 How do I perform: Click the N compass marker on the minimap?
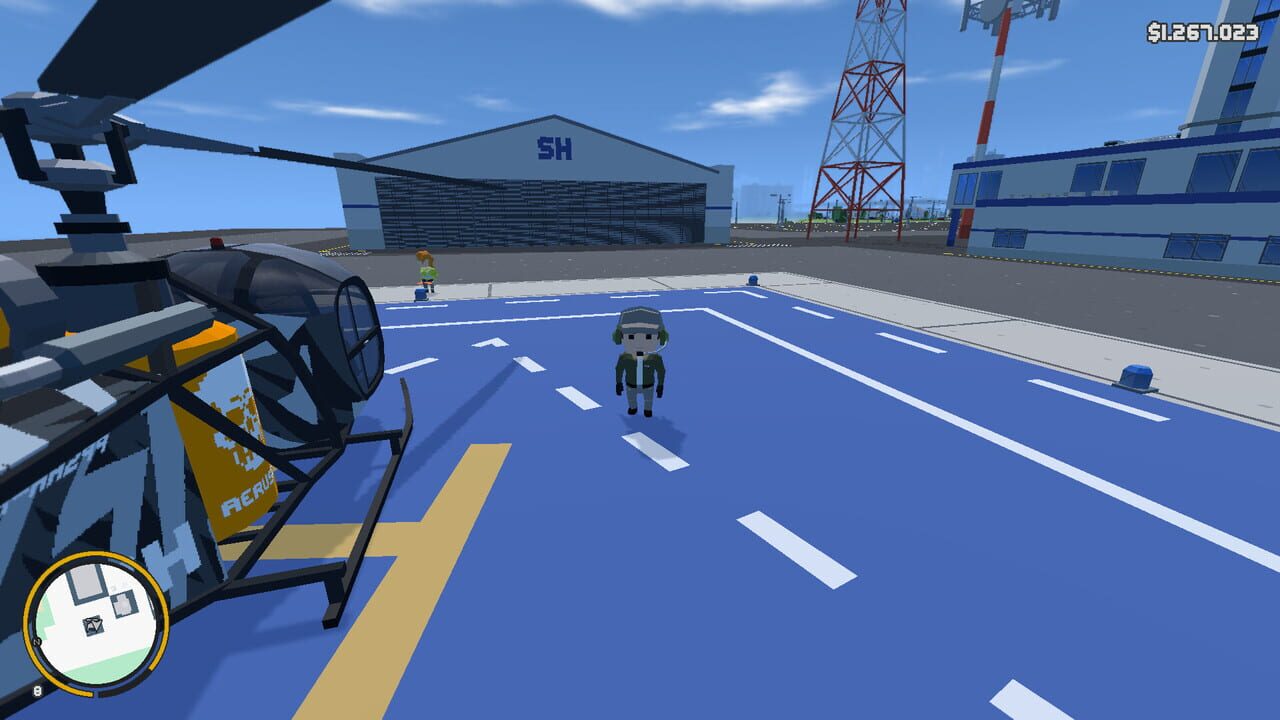pyautogui.click(x=36, y=641)
